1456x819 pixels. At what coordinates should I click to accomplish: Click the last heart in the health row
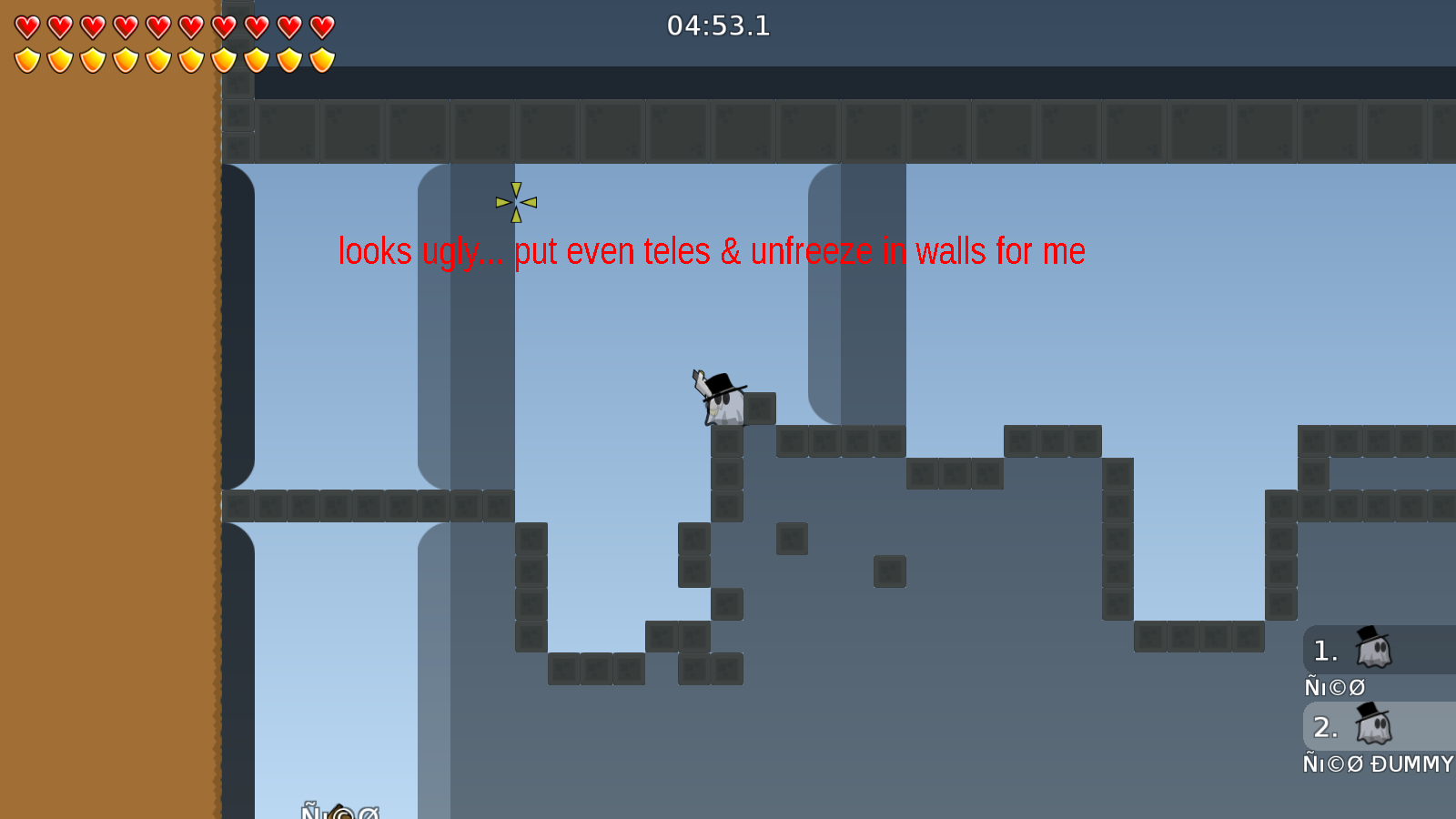coord(320,25)
